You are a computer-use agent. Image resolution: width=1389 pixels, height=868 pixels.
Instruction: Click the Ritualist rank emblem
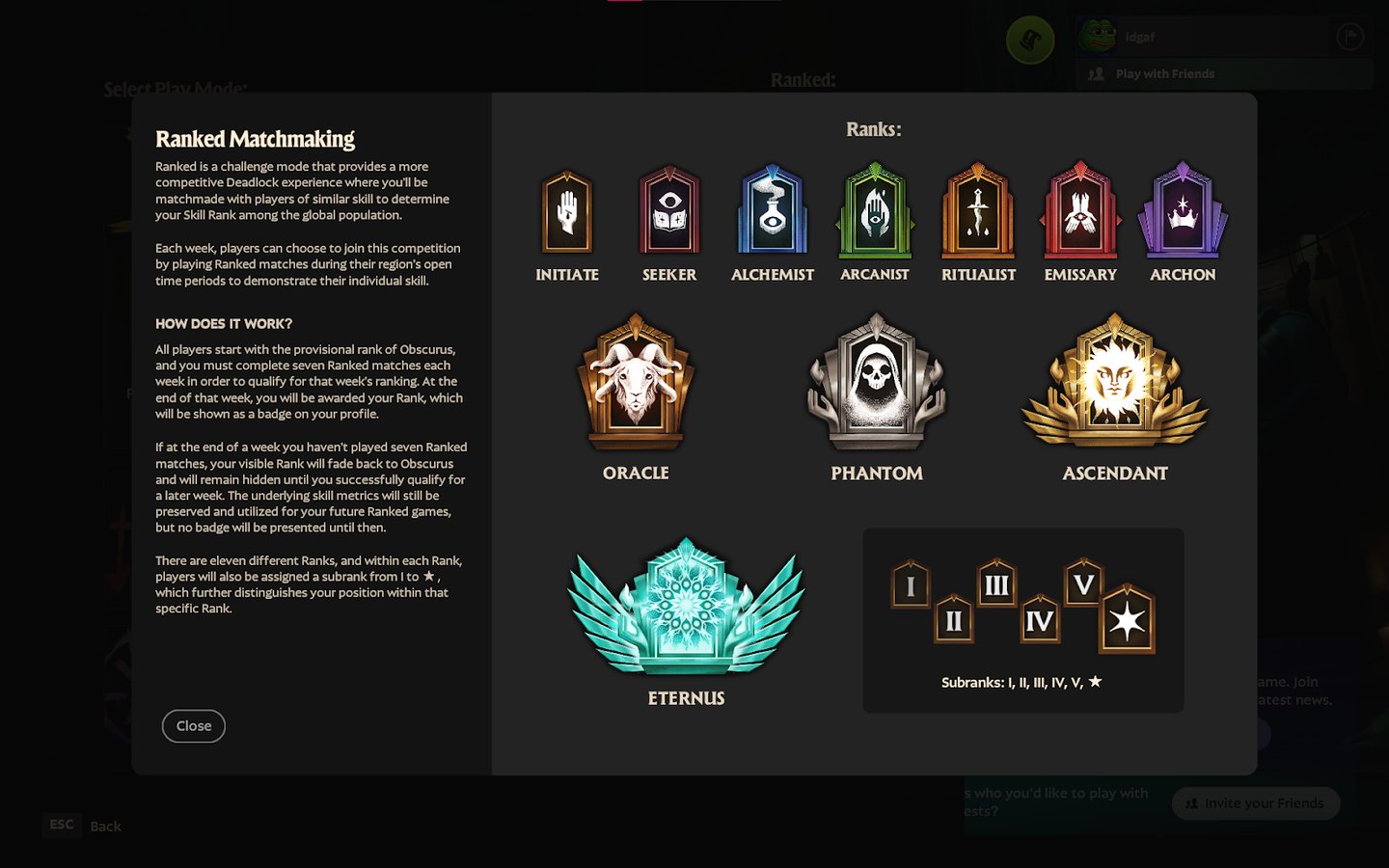pyautogui.click(x=978, y=212)
